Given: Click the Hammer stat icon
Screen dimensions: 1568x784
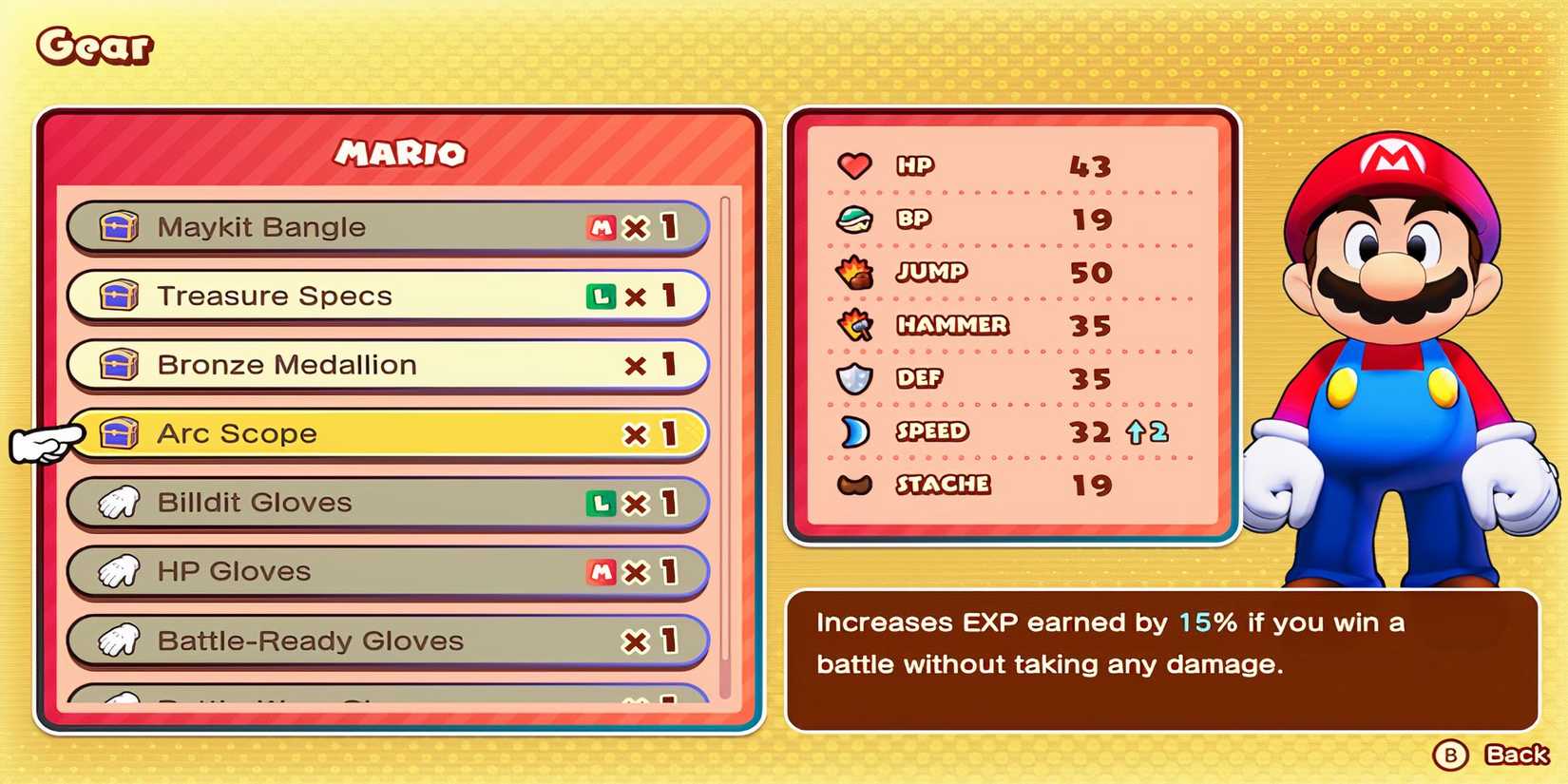Looking at the screenshot, I should pyautogui.click(x=854, y=325).
